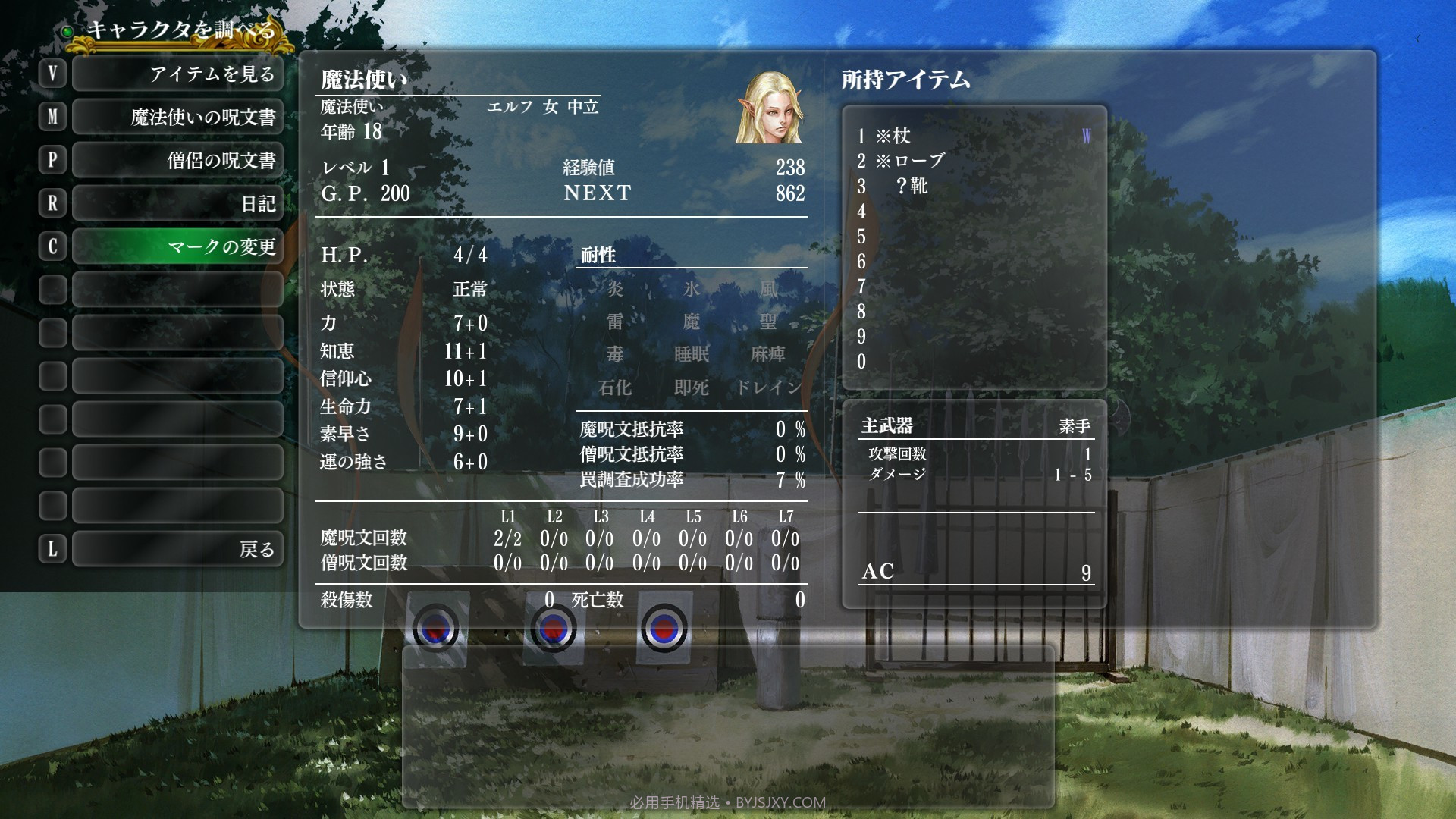Click the W equipped marker beside ※杖
The height and width of the screenshot is (819, 1456).
tap(1087, 136)
